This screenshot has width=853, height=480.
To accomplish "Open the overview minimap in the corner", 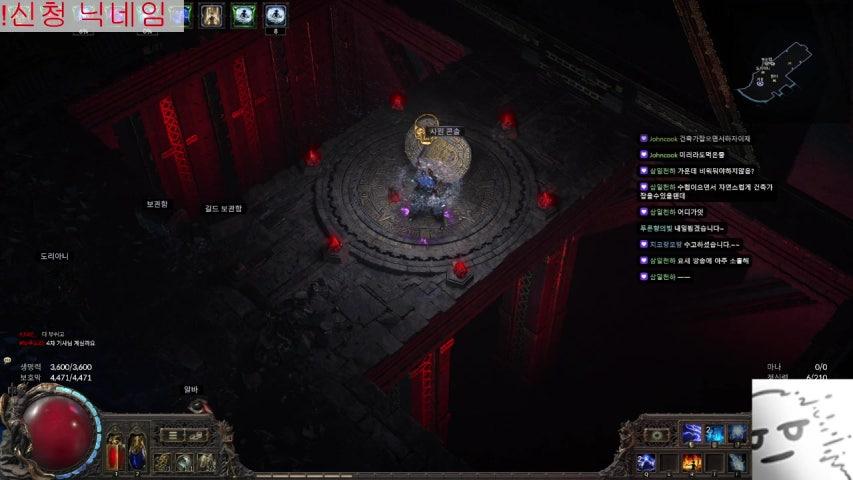I will click(775, 70).
